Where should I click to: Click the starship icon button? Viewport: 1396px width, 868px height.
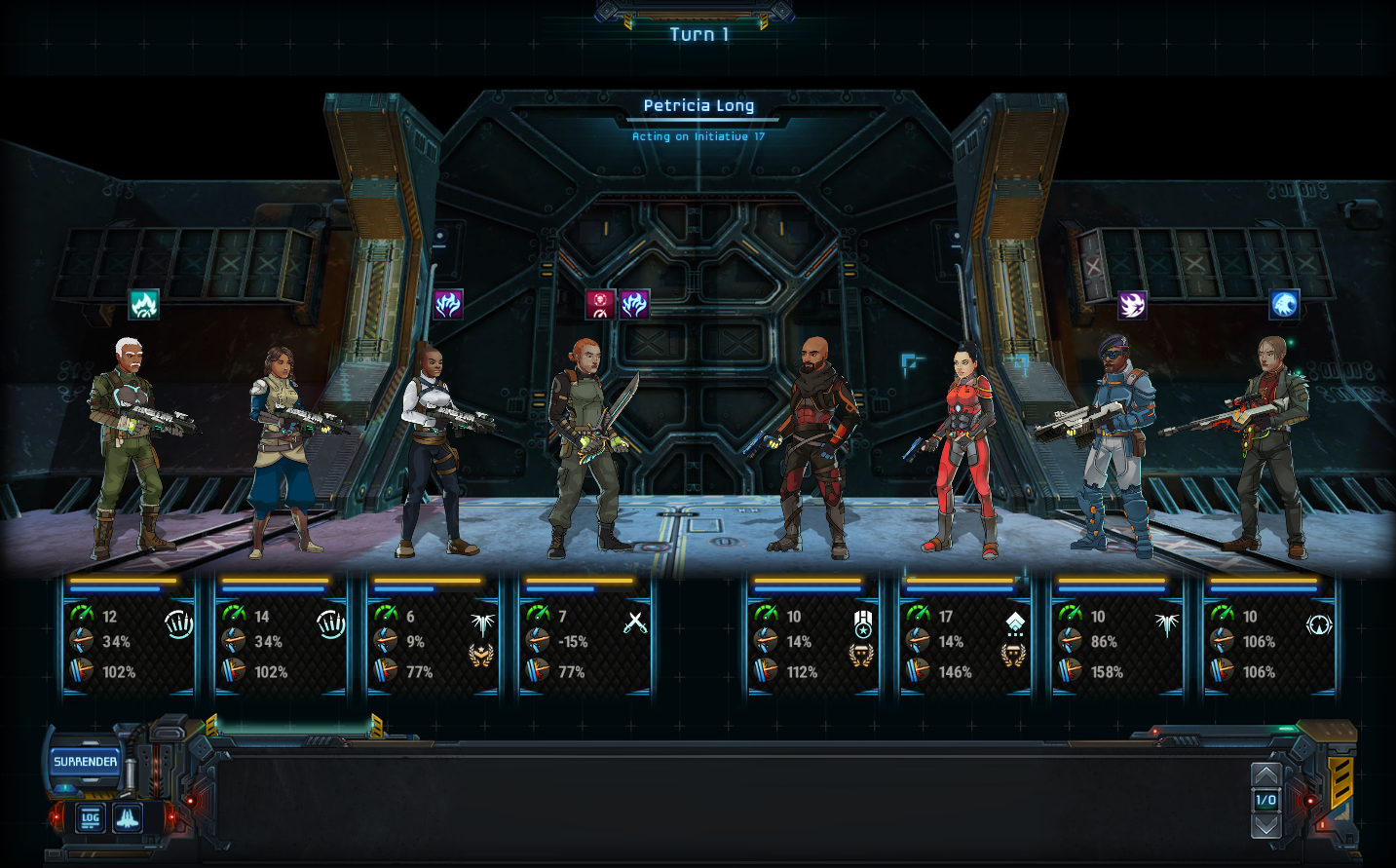click(128, 818)
